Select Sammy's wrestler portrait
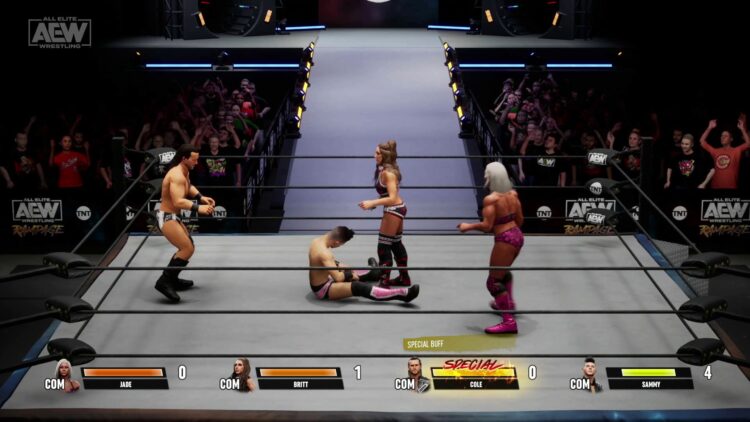 click(592, 375)
